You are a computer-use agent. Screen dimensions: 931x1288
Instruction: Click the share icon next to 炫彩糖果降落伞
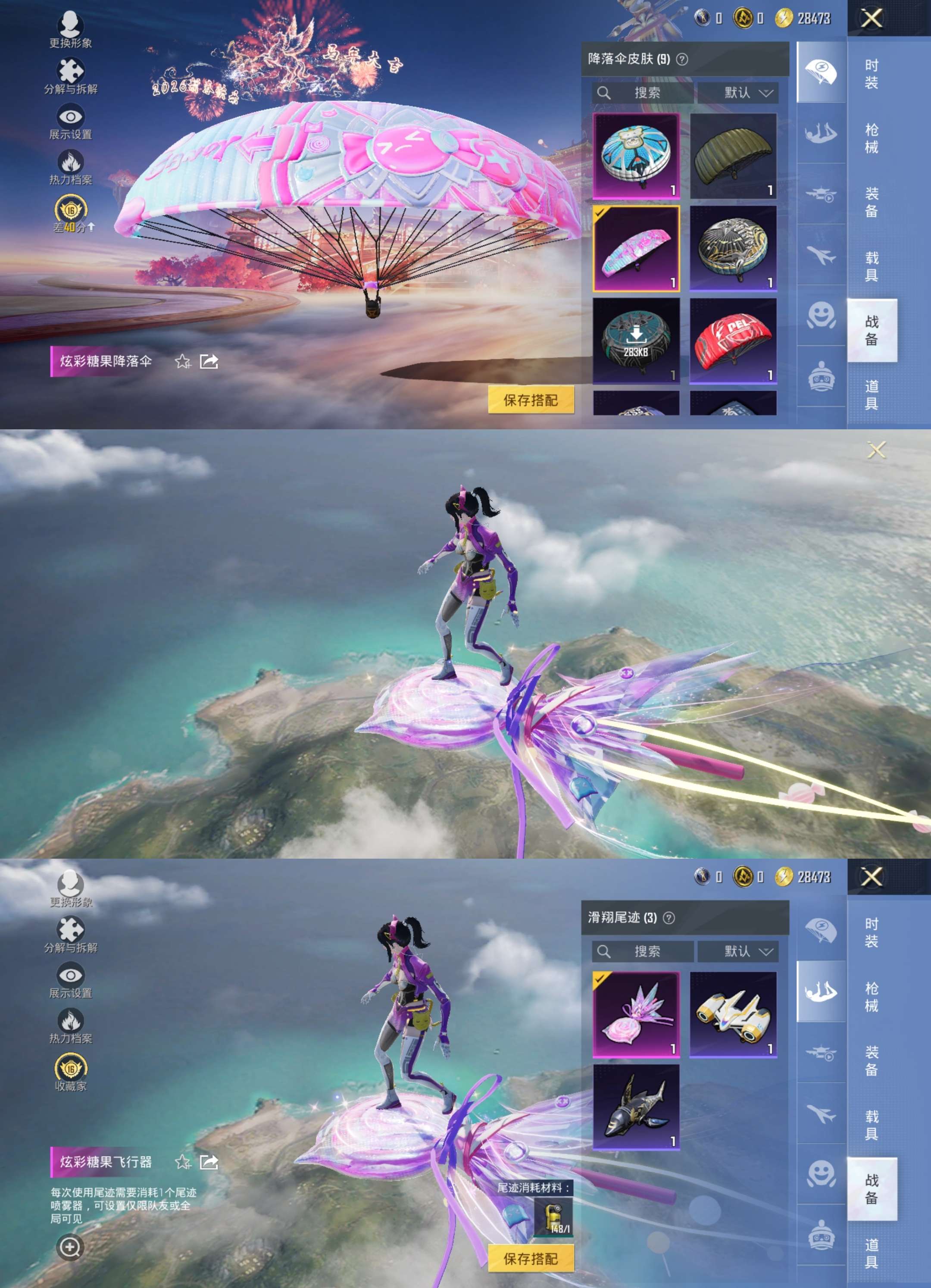208,362
